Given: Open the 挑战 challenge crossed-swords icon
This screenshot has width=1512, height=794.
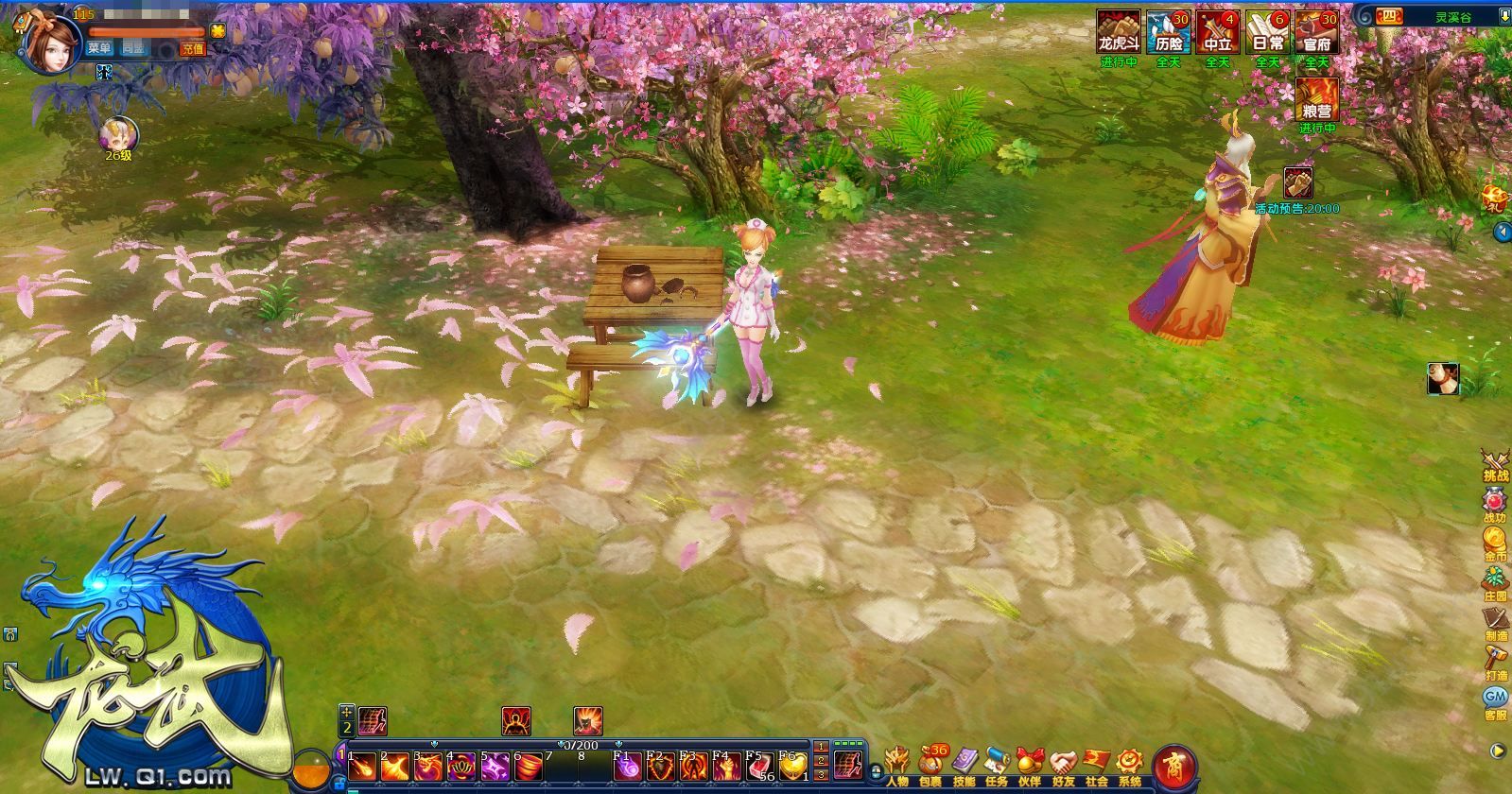Looking at the screenshot, I should [1495, 465].
